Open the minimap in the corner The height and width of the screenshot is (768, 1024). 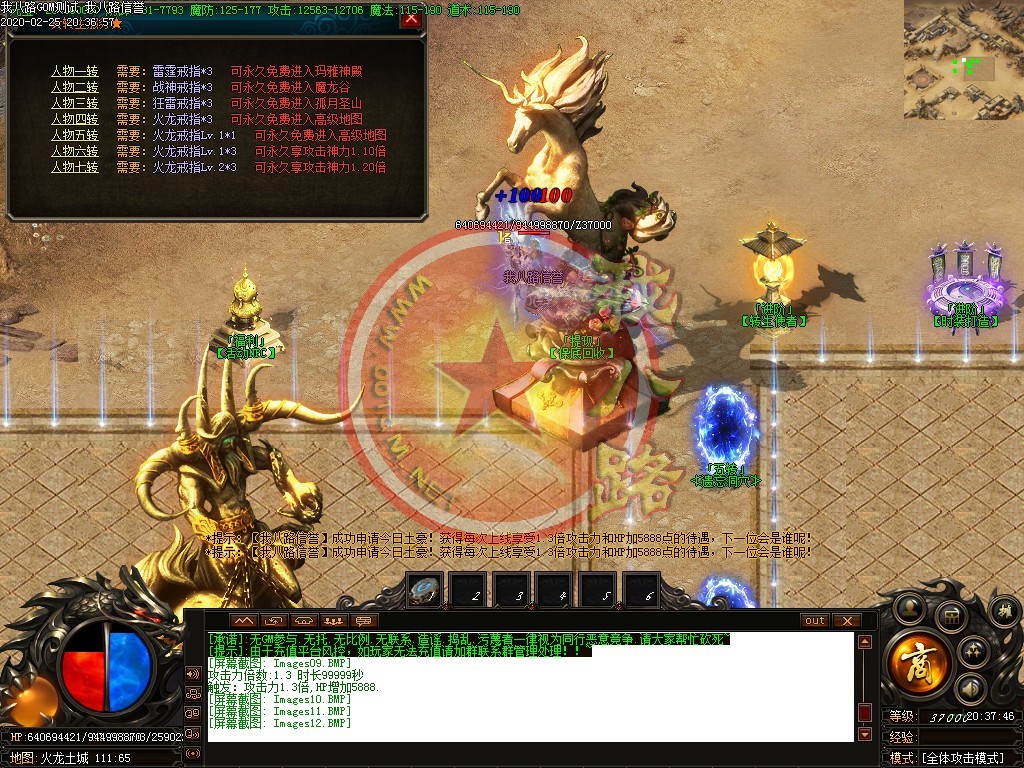963,59
